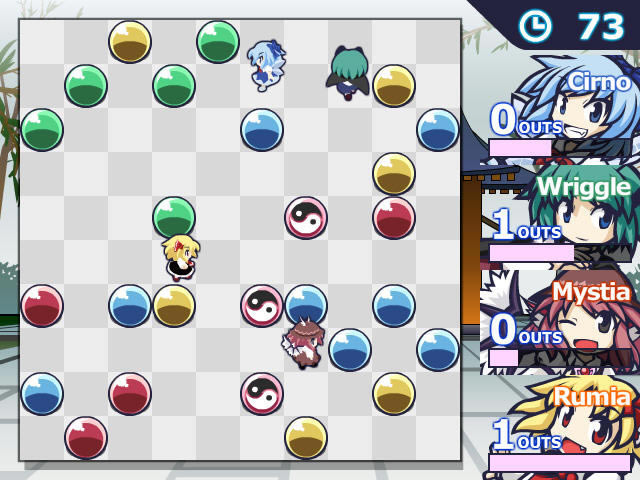Click Rumia's player panel
This screenshot has height=480, width=640.
pyautogui.click(x=560, y=425)
